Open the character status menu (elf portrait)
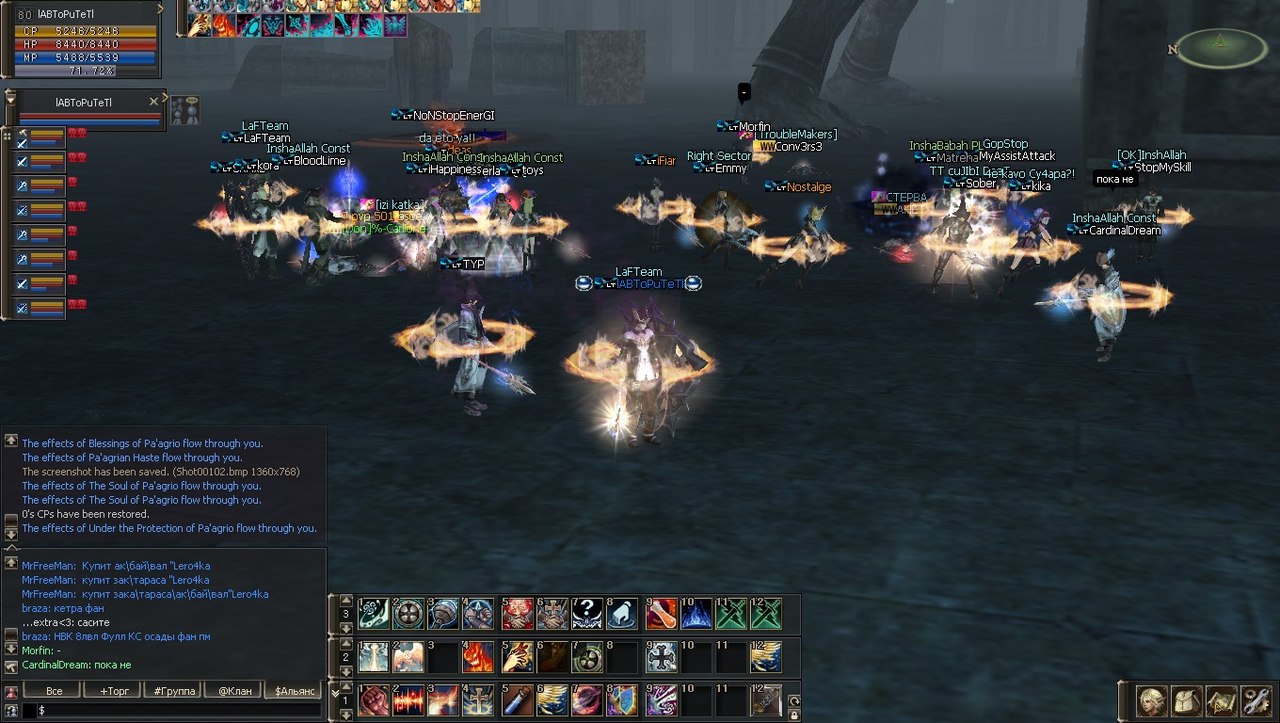 tap(1152, 700)
